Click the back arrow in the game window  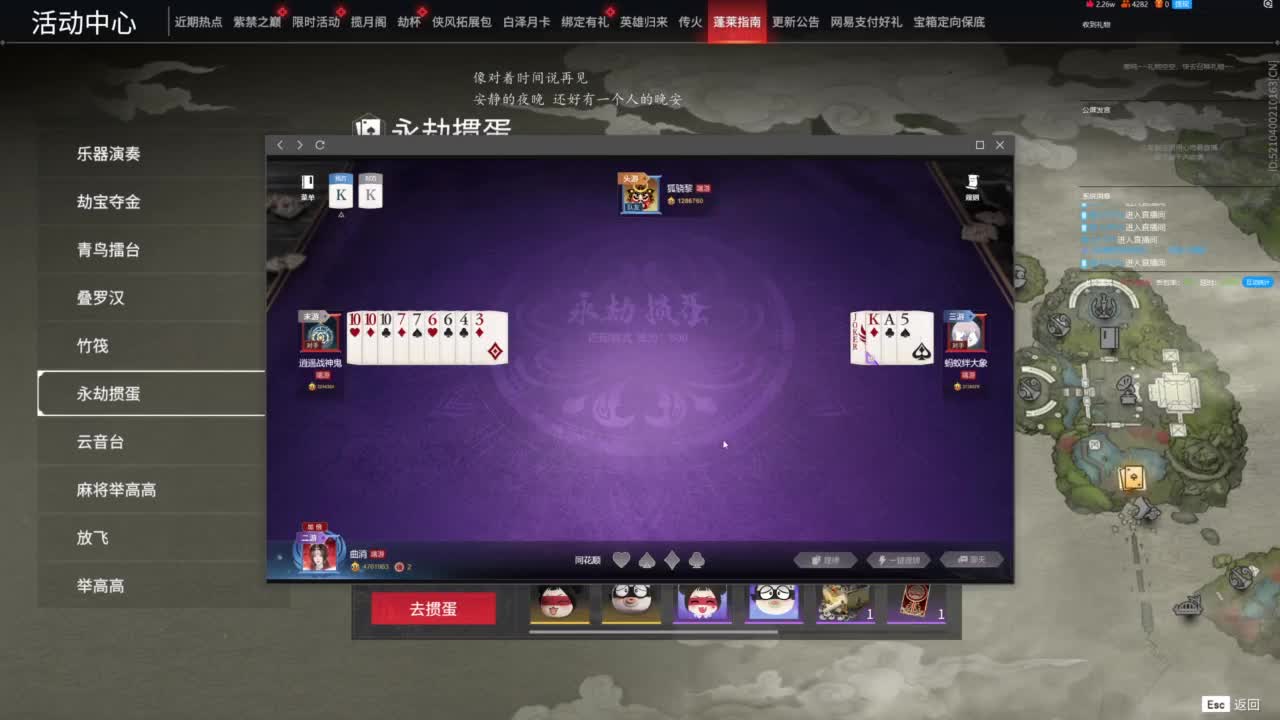tap(280, 145)
